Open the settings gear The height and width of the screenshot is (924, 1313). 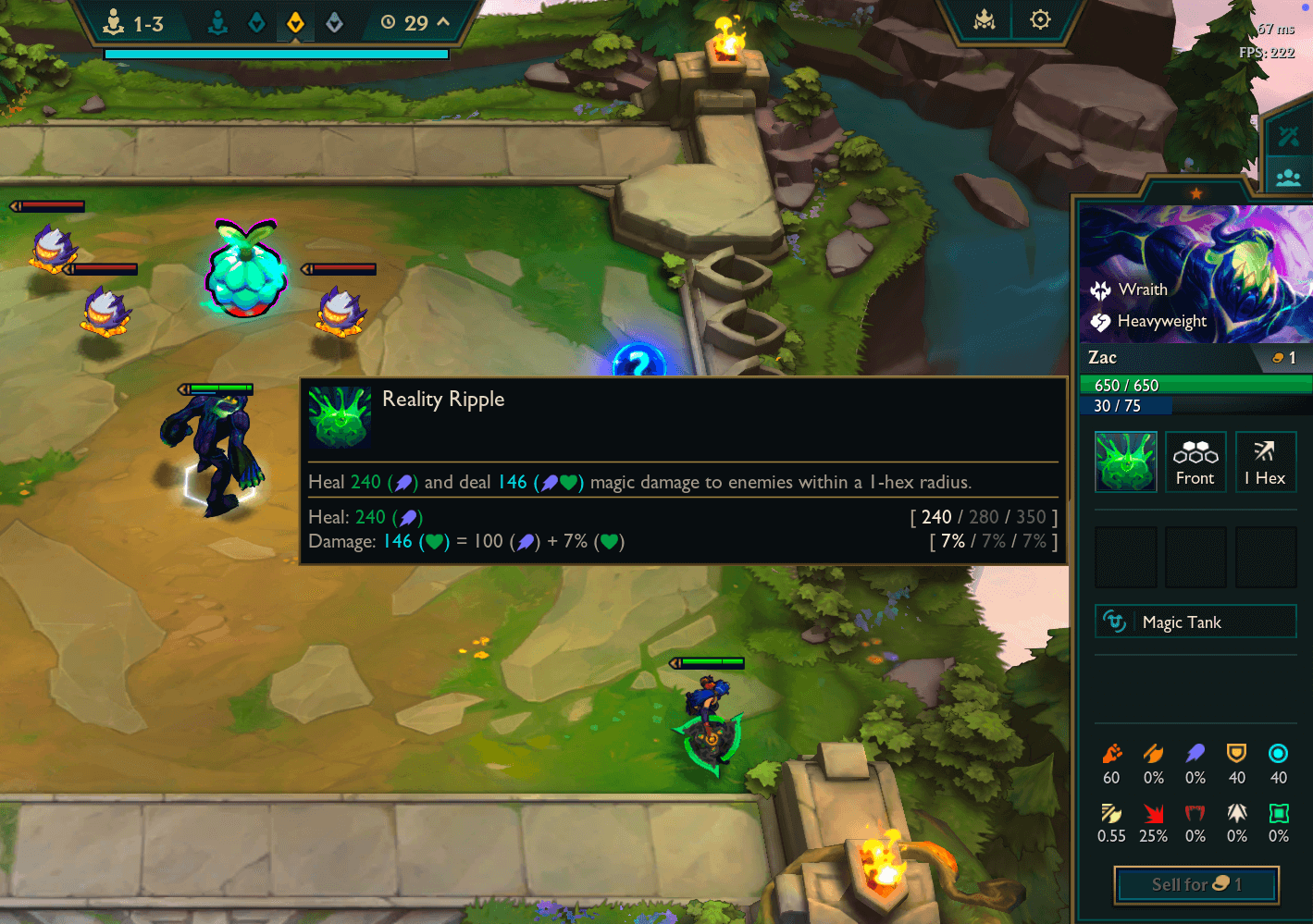[1040, 18]
